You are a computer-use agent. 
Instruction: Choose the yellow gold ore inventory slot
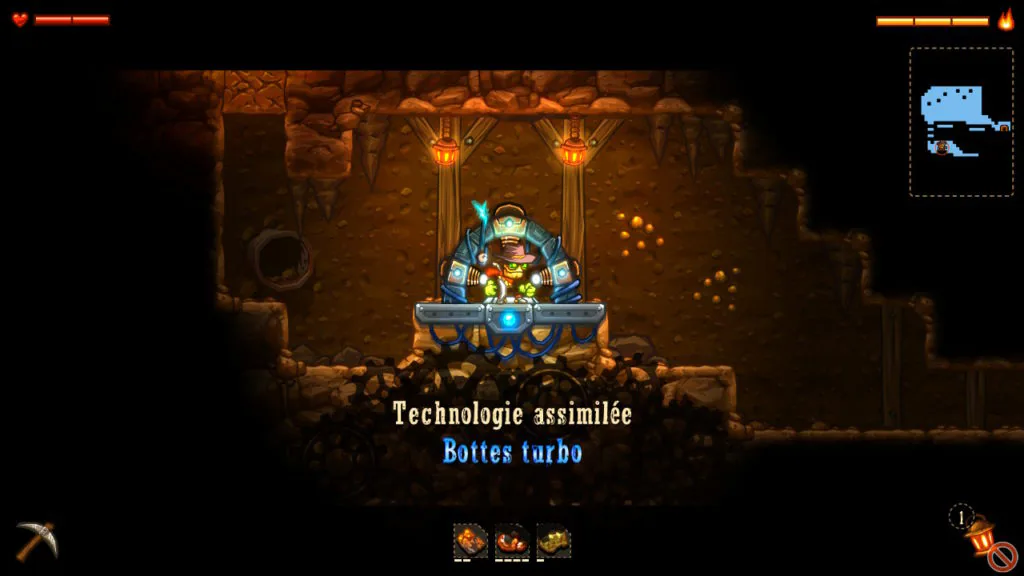pos(554,540)
